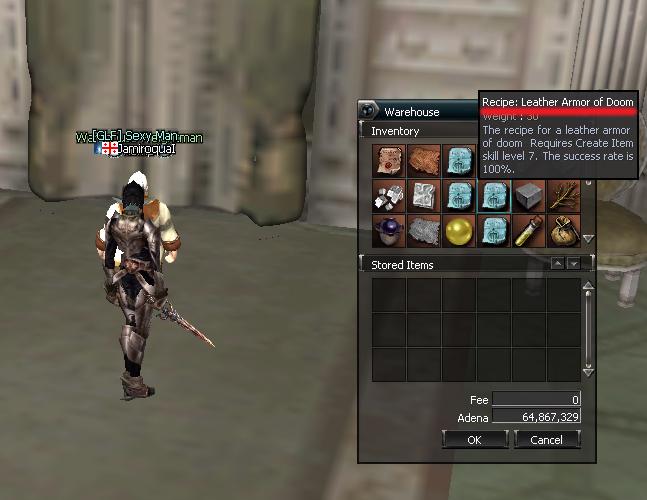Cancel the warehouse window

pyautogui.click(x=546, y=440)
